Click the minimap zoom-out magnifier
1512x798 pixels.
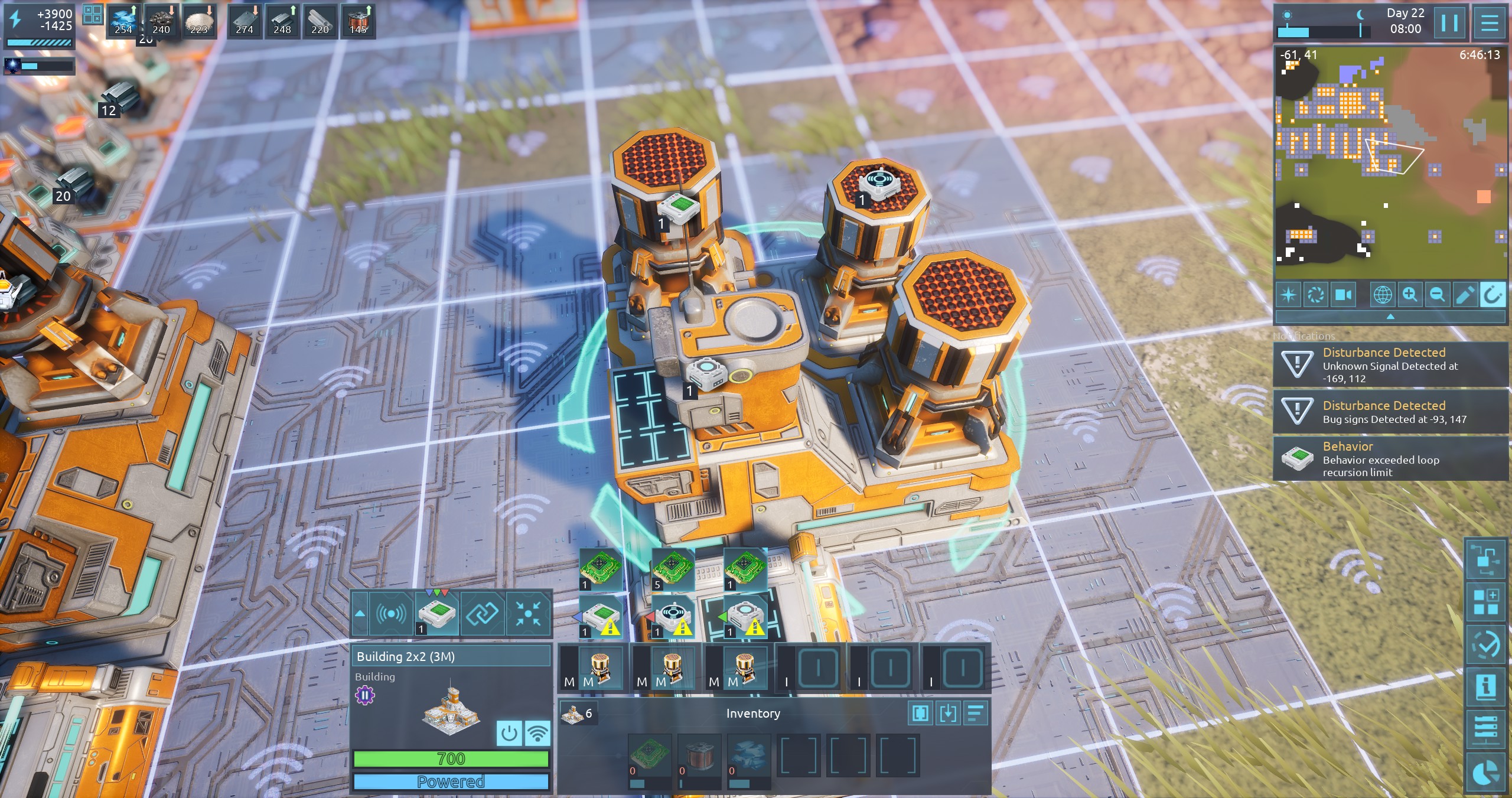pos(1437,294)
